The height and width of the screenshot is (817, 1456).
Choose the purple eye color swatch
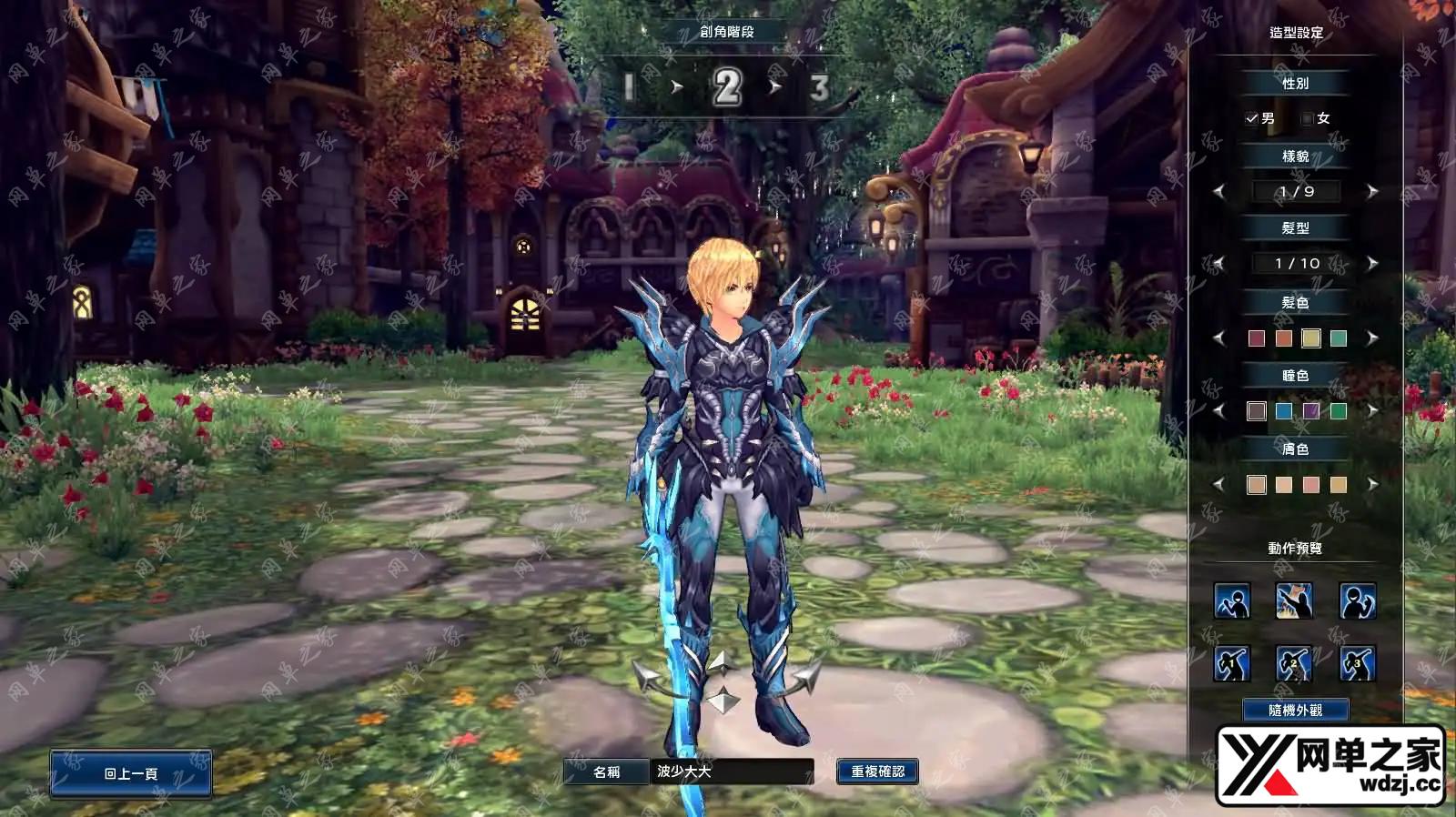click(1311, 411)
